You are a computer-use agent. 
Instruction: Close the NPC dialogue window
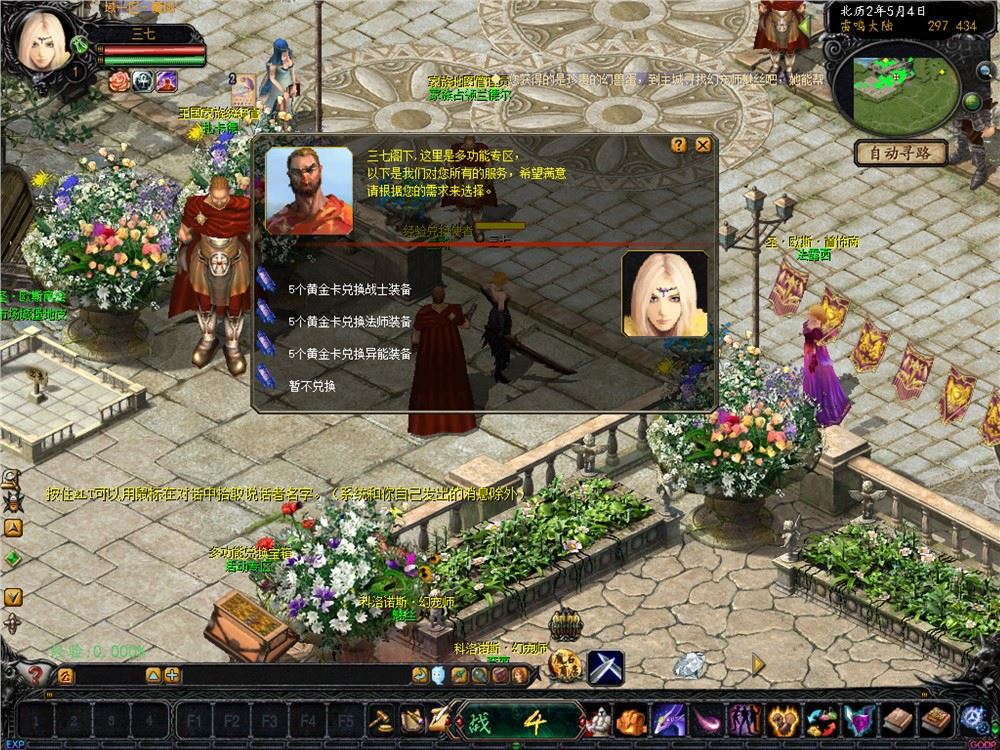tap(703, 144)
